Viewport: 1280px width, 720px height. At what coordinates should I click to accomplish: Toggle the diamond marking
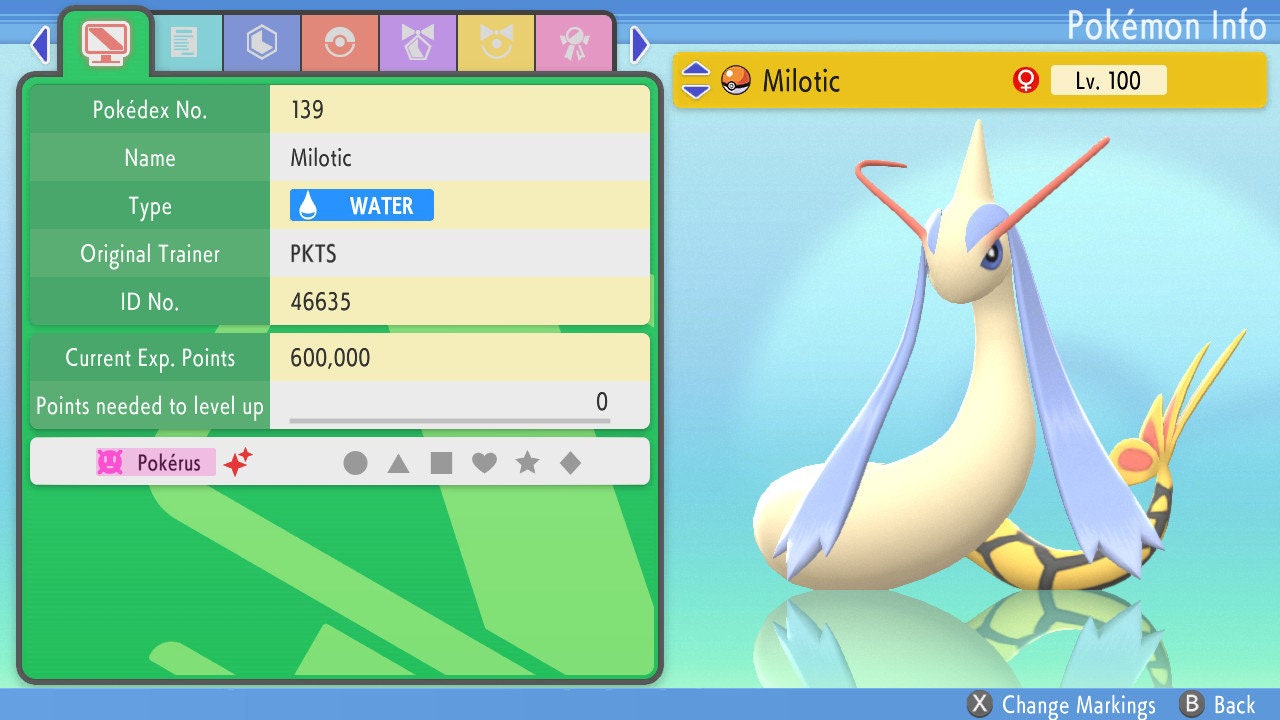pyautogui.click(x=570, y=463)
